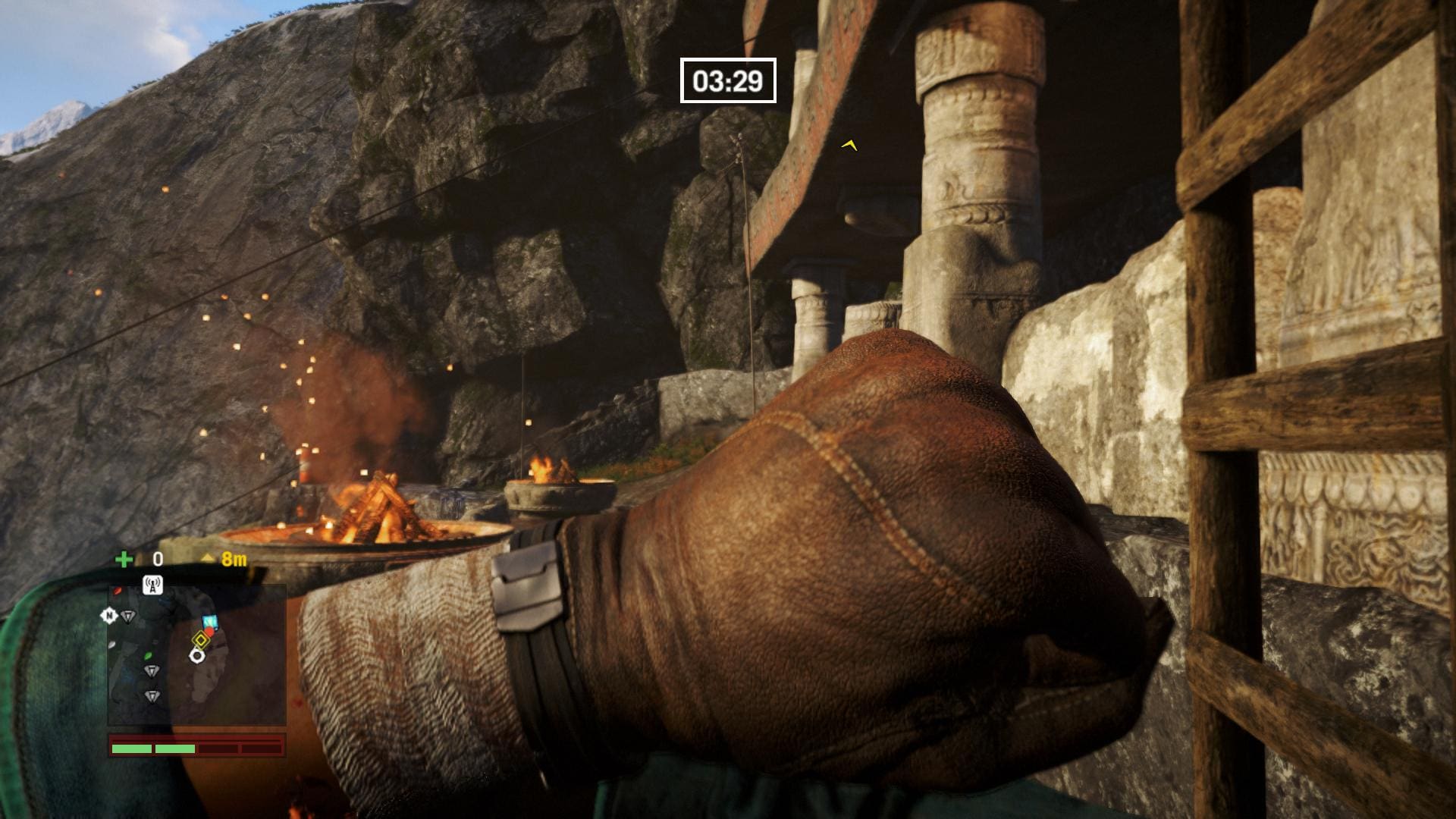1456x819 pixels.
Task: Select the green leaf plant marker on minimap
Action: pos(149,655)
